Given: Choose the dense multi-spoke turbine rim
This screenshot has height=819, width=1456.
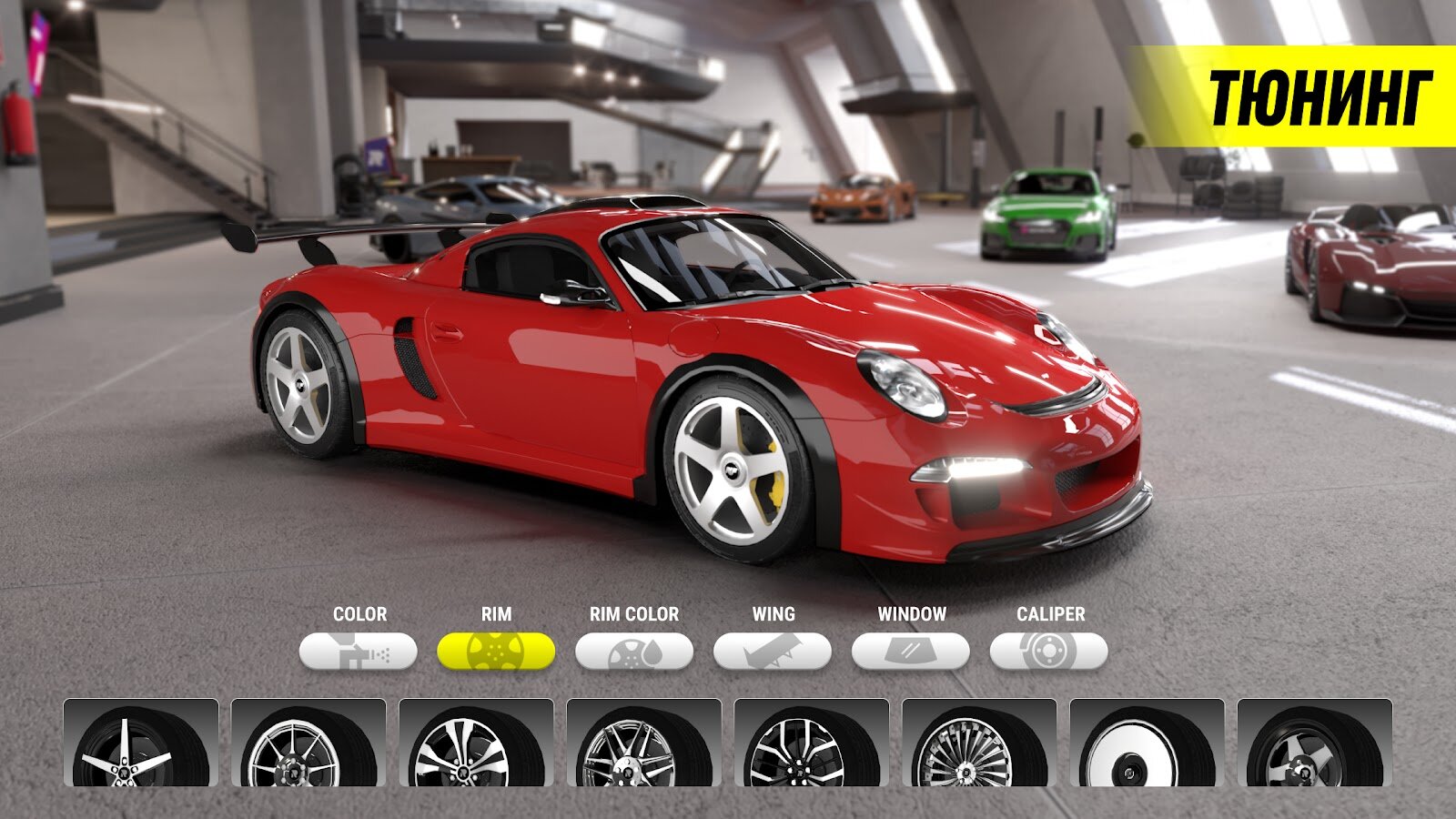Looking at the screenshot, I should [x=979, y=743].
